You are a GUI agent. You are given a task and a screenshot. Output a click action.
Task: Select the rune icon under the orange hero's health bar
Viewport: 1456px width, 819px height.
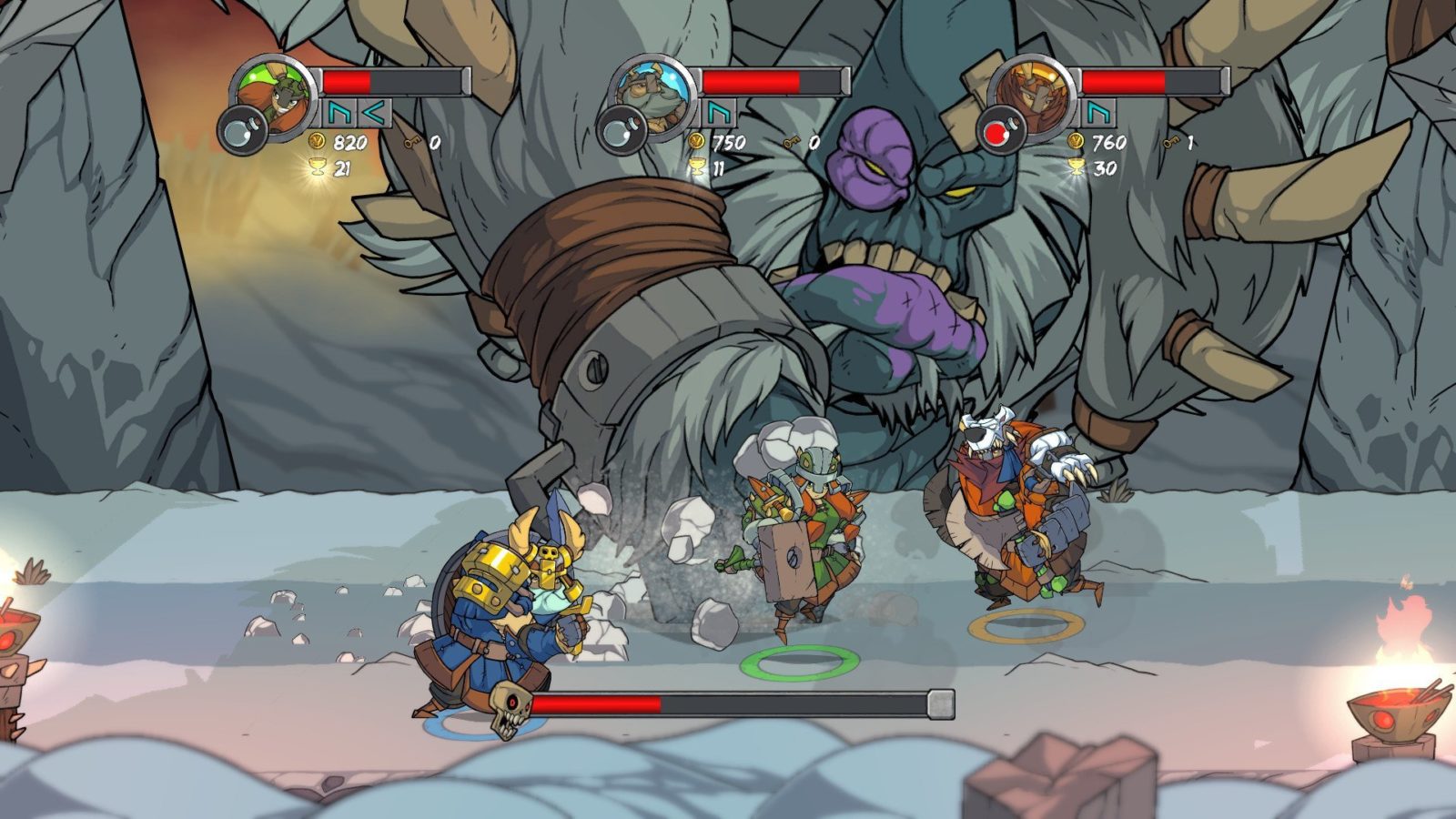[1099, 113]
